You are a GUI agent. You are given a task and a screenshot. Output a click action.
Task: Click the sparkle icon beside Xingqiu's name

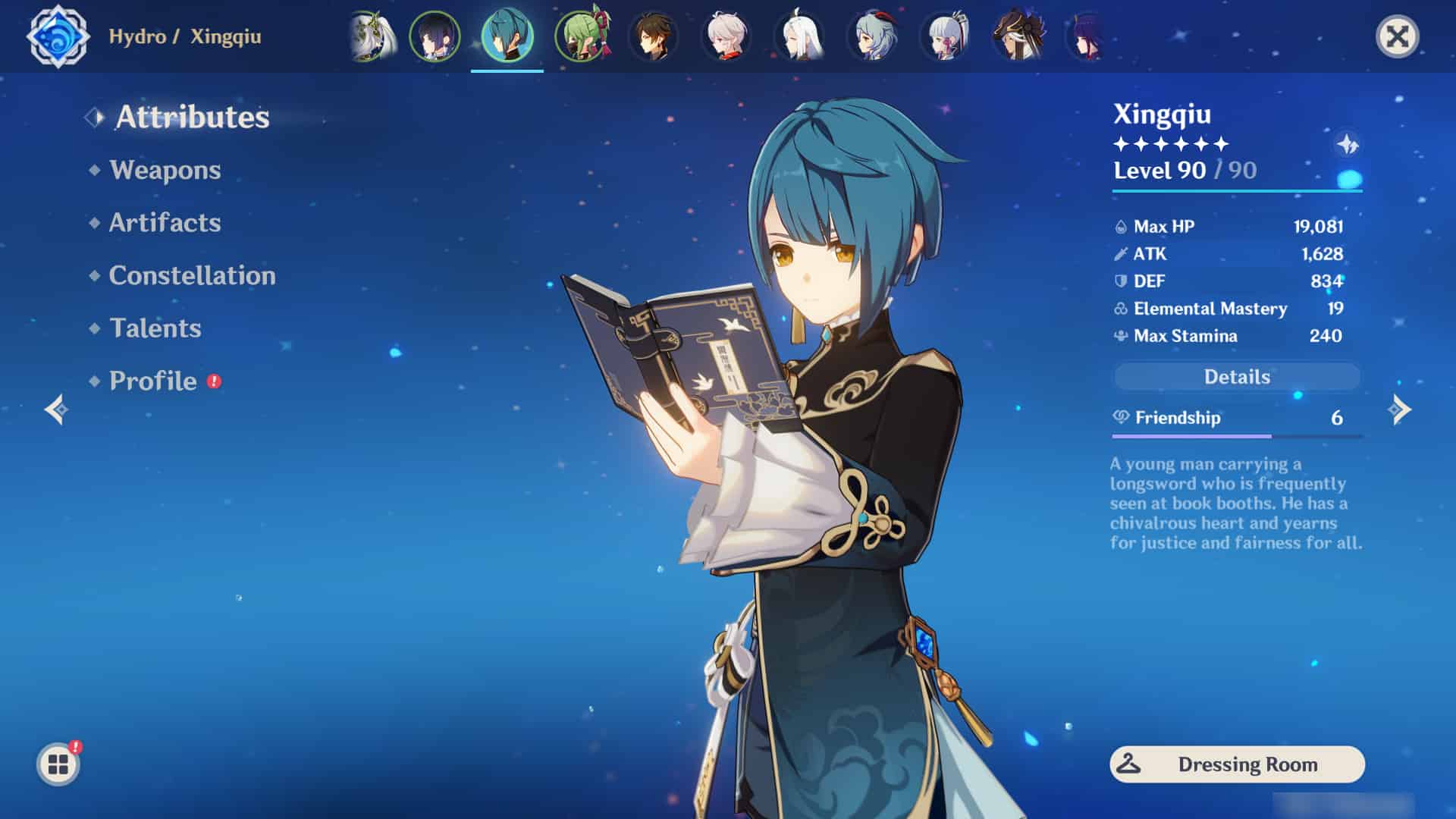[1348, 144]
